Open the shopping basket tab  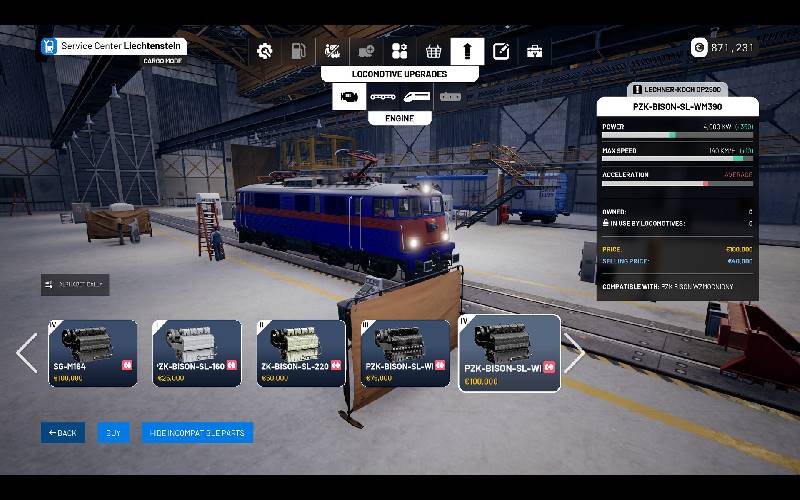433,51
